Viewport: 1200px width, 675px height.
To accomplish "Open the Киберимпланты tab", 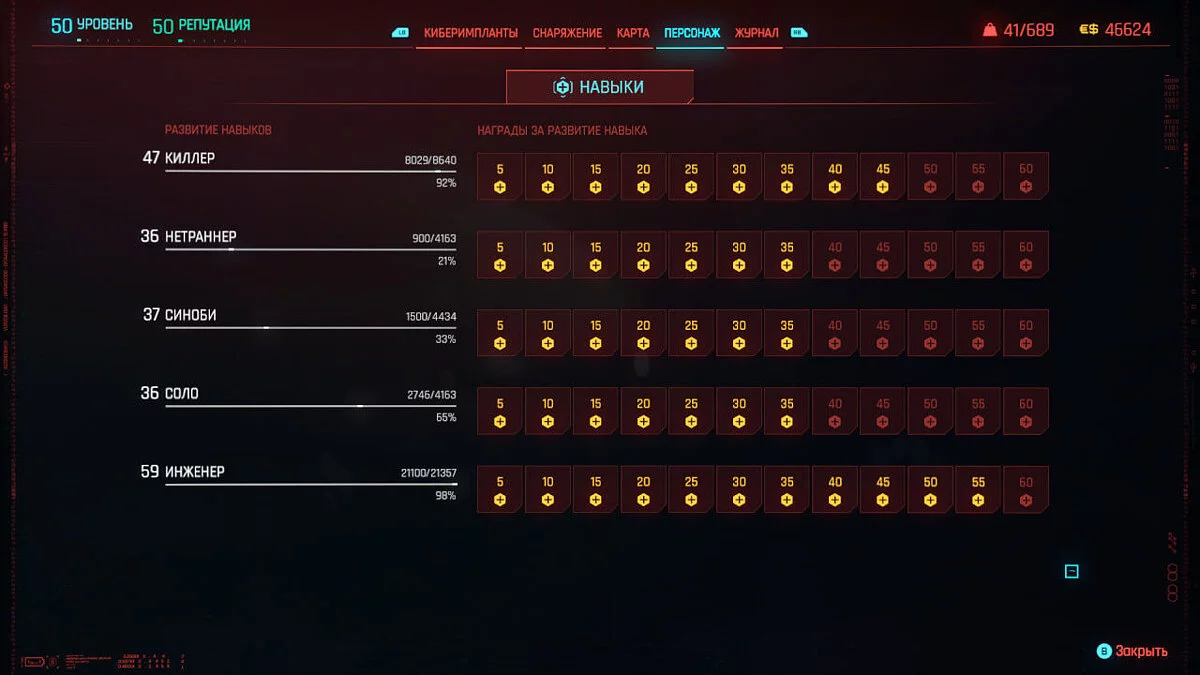I will coord(470,33).
